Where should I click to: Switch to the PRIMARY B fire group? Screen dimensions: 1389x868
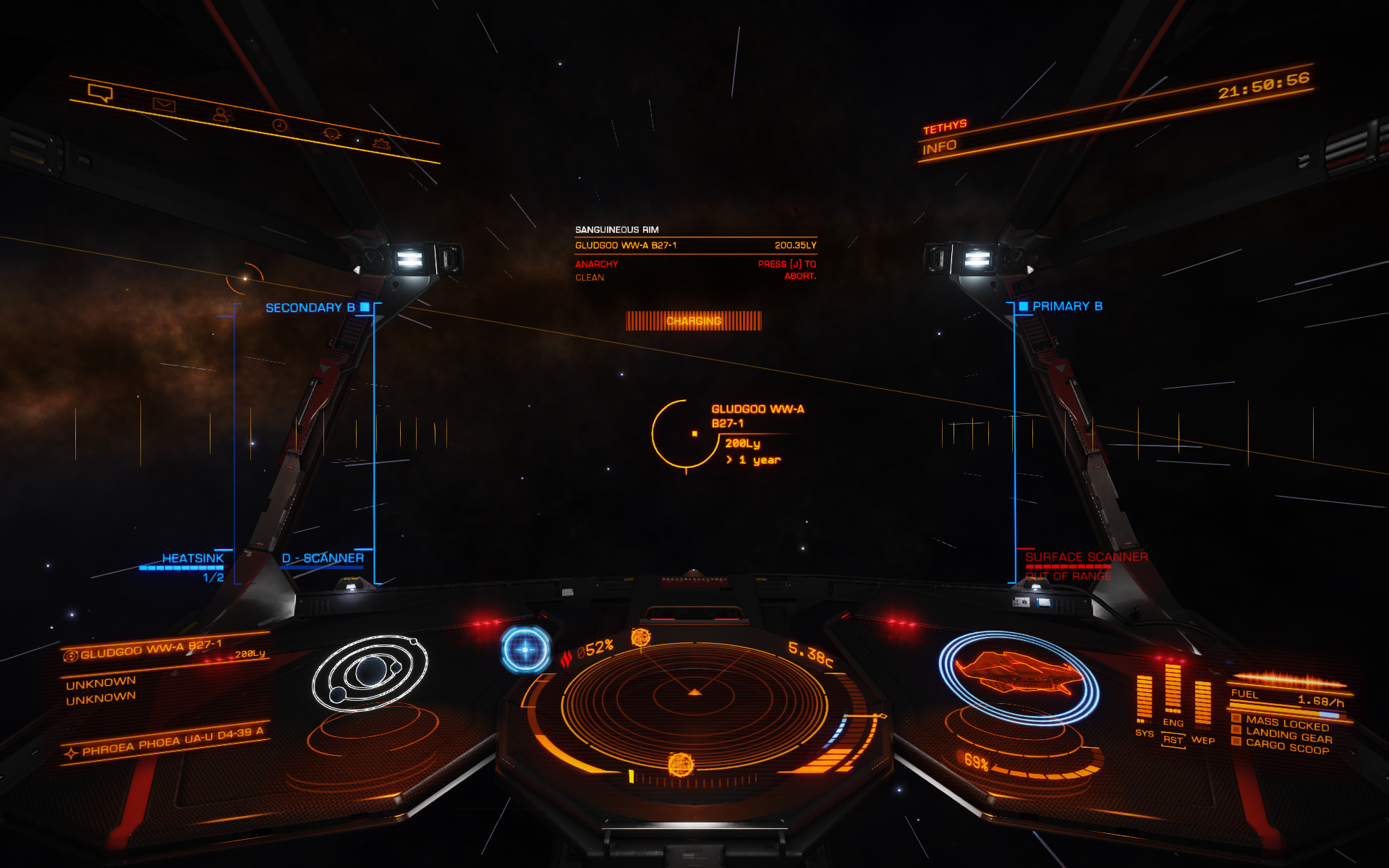point(1067,306)
